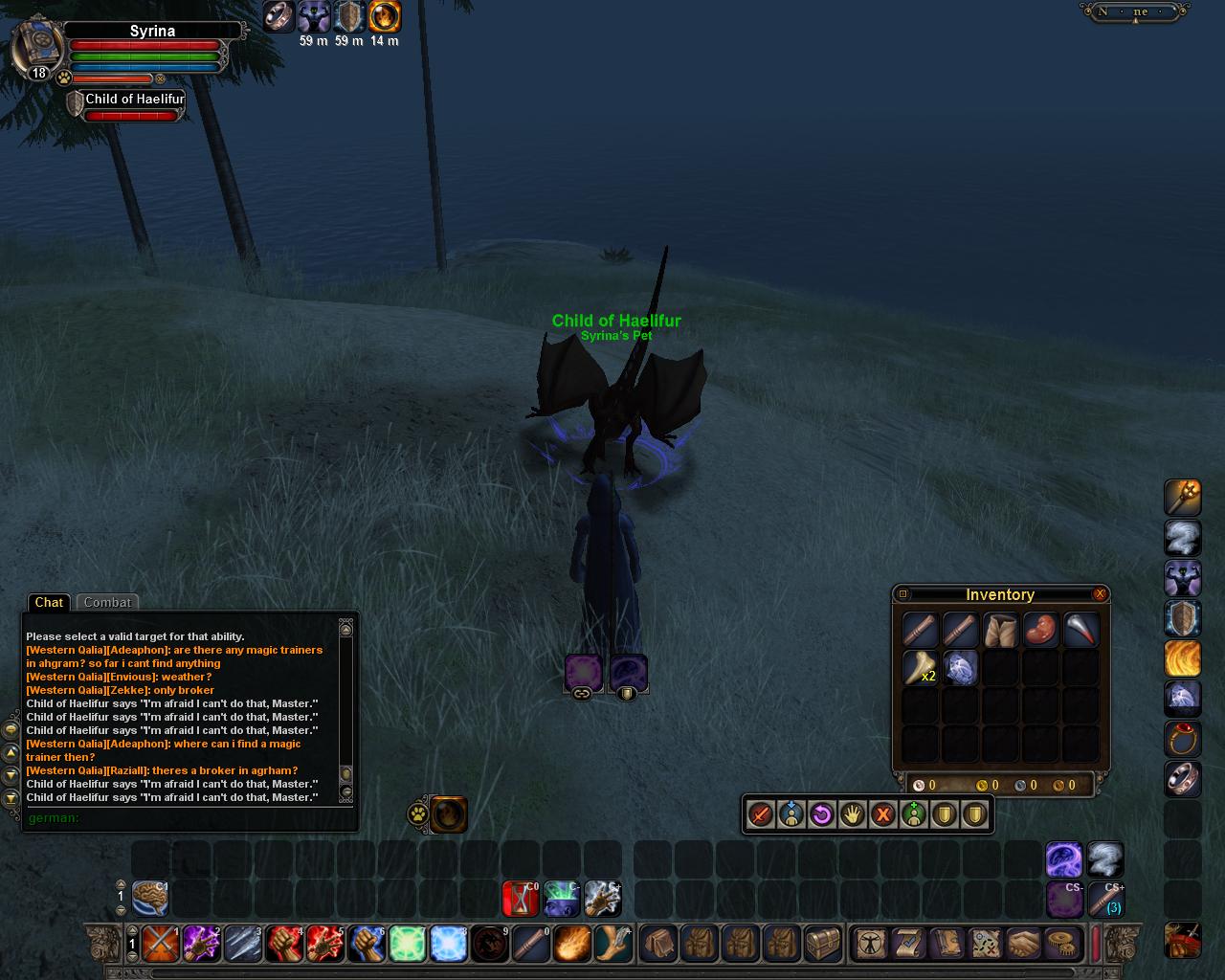The width and height of the screenshot is (1225, 980).
Task: Click the pet attack sword command
Action: [x=761, y=814]
